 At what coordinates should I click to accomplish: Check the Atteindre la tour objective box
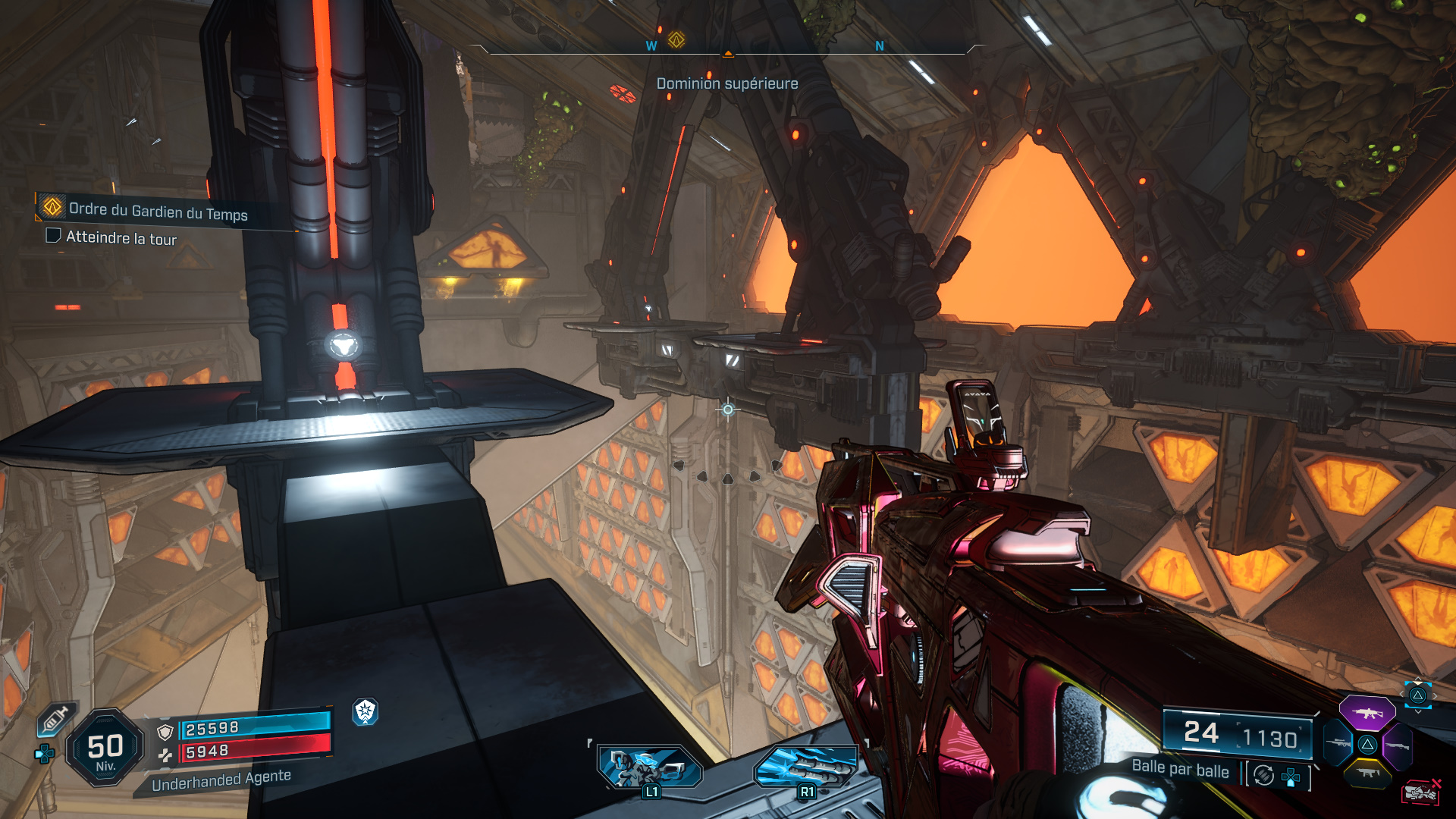53,237
